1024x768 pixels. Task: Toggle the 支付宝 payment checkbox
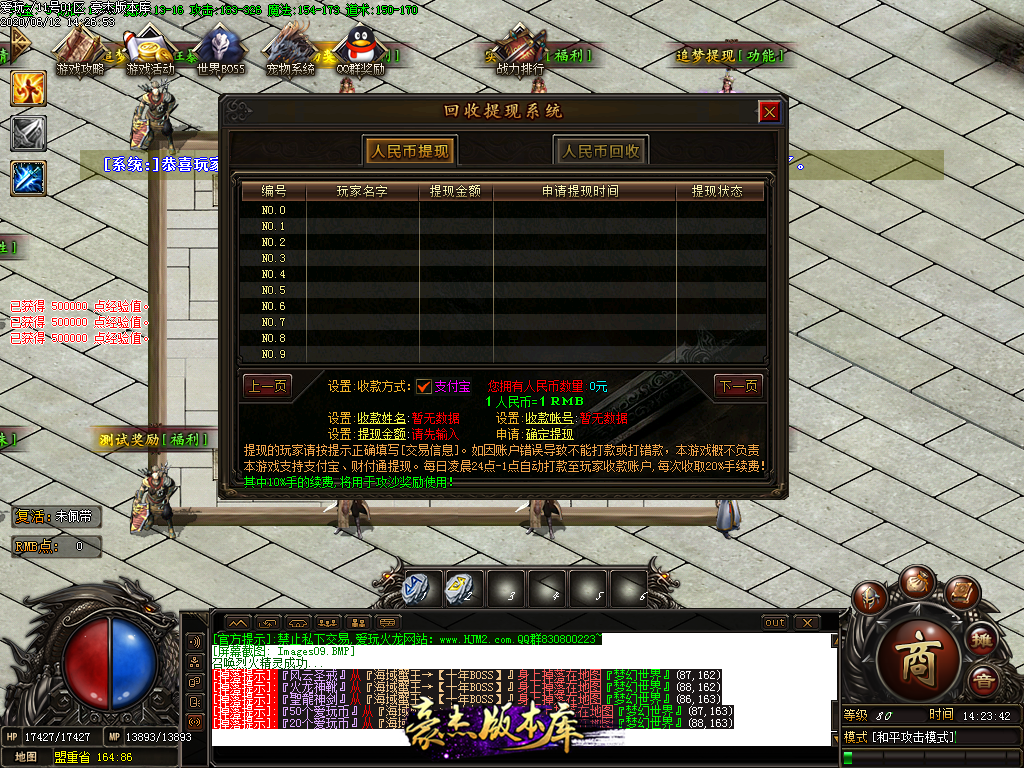click(x=423, y=386)
